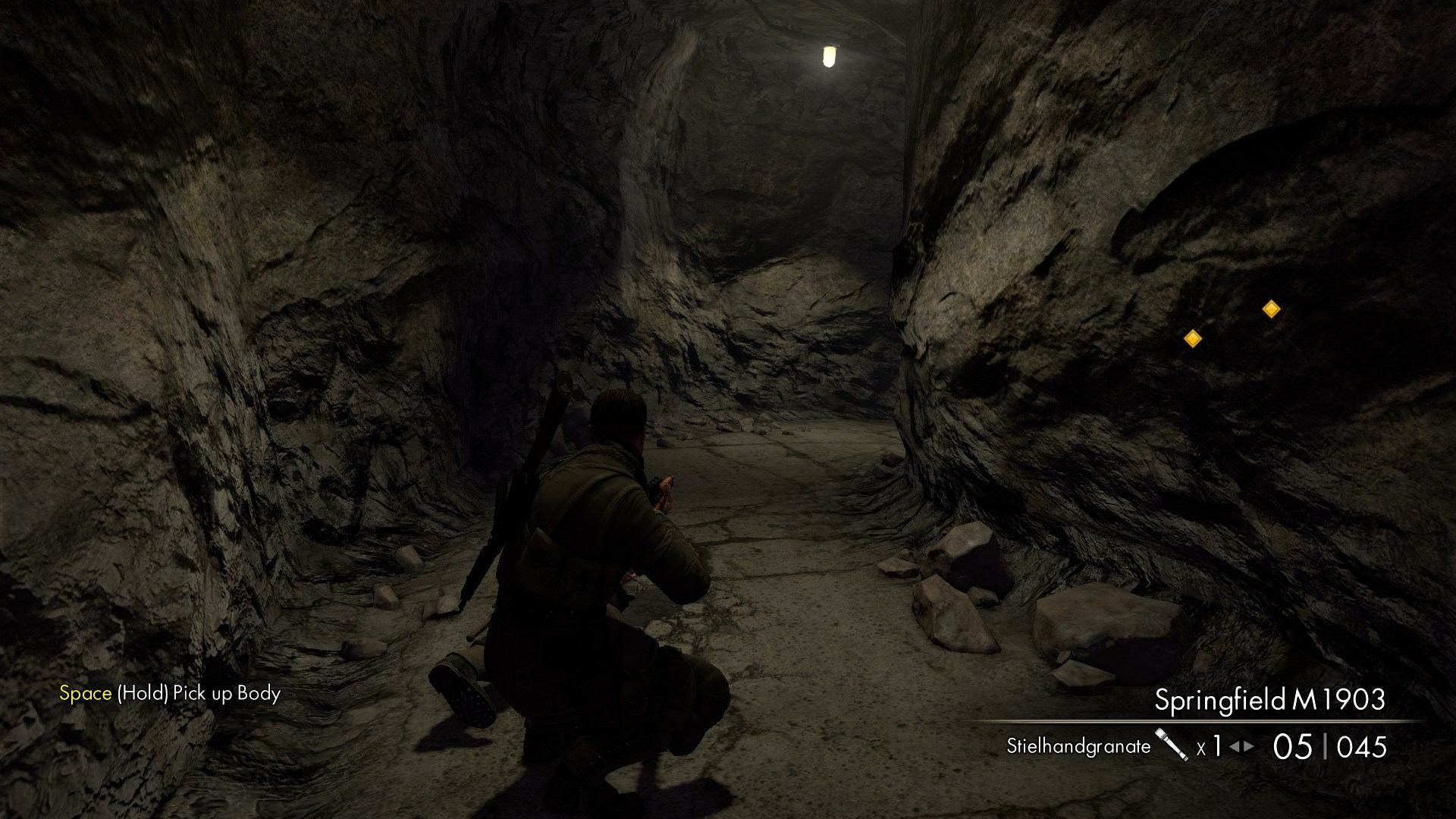Click the upper yellow diamond marker

coord(1271,309)
